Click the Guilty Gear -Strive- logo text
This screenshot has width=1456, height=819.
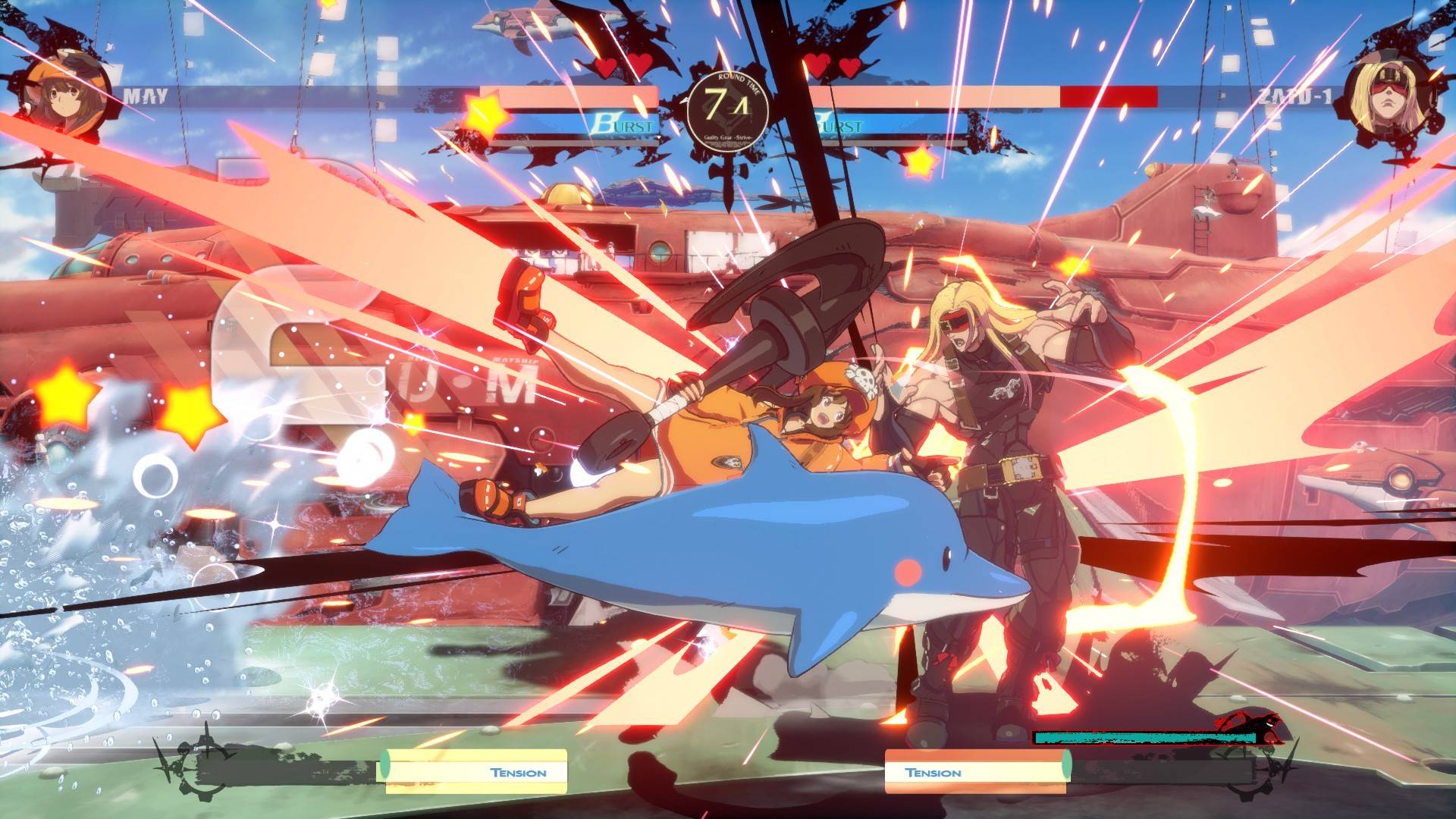coord(728,139)
